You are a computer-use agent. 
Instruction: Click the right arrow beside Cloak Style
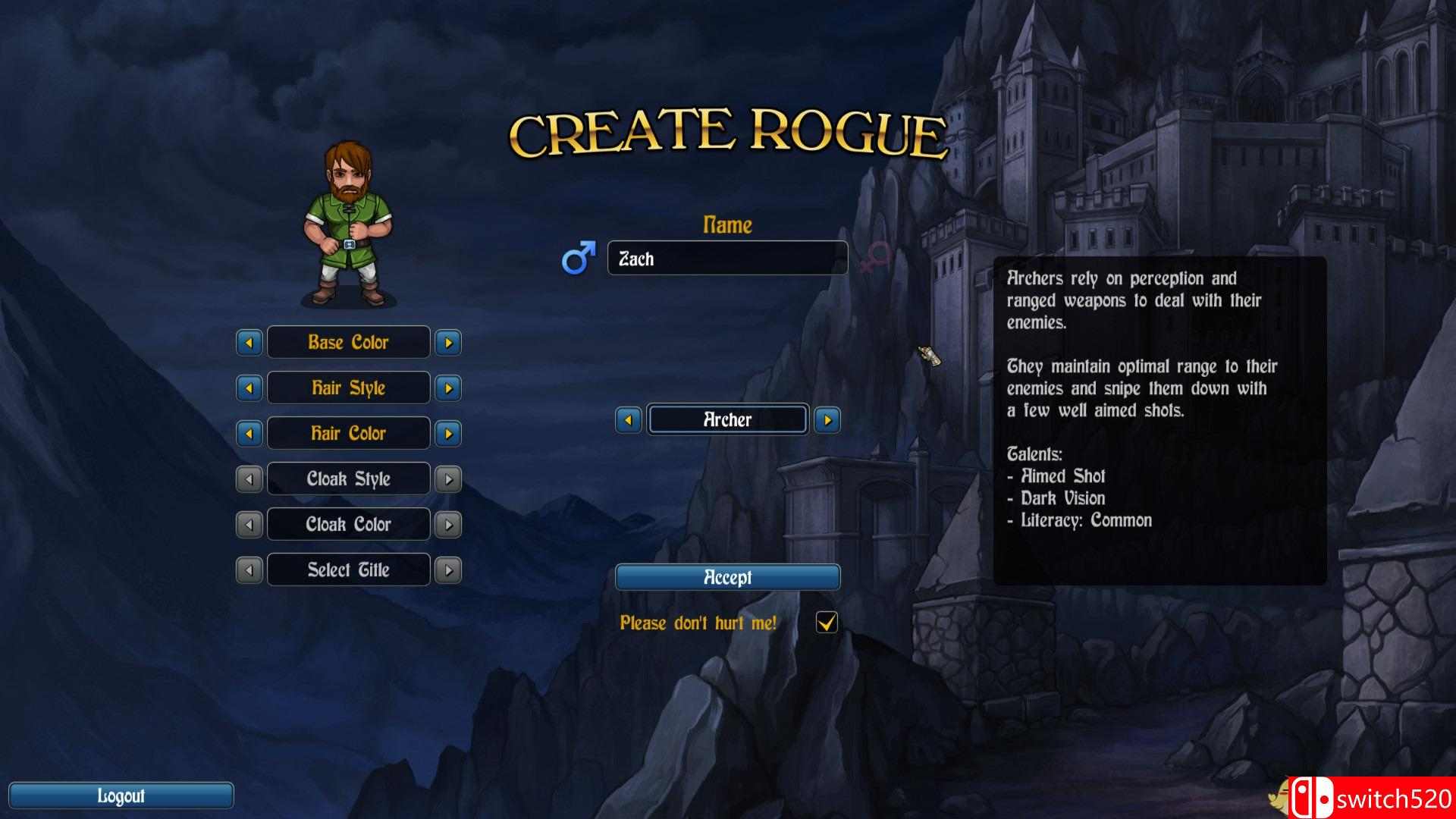[447, 479]
